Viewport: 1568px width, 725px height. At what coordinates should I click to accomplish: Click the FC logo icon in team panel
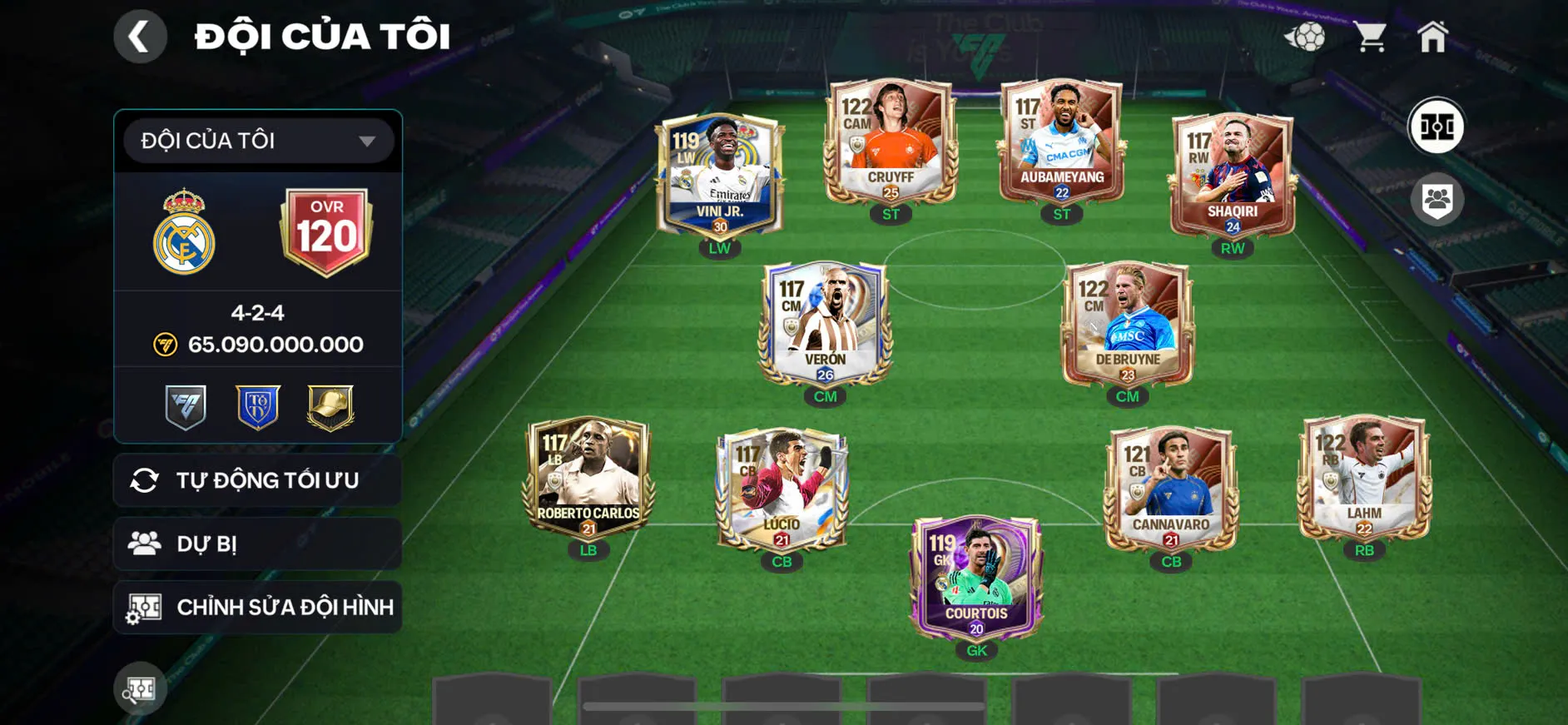(x=186, y=406)
